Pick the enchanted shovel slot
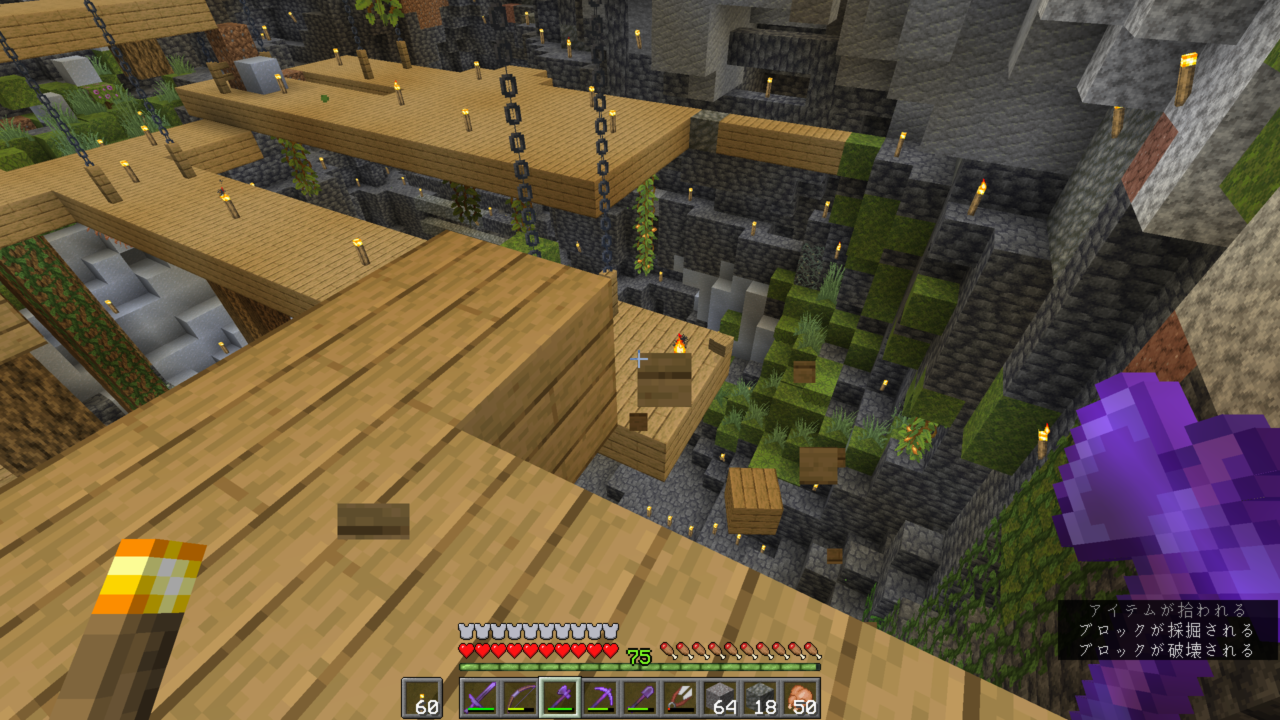The image size is (1280, 720). coord(639,698)
